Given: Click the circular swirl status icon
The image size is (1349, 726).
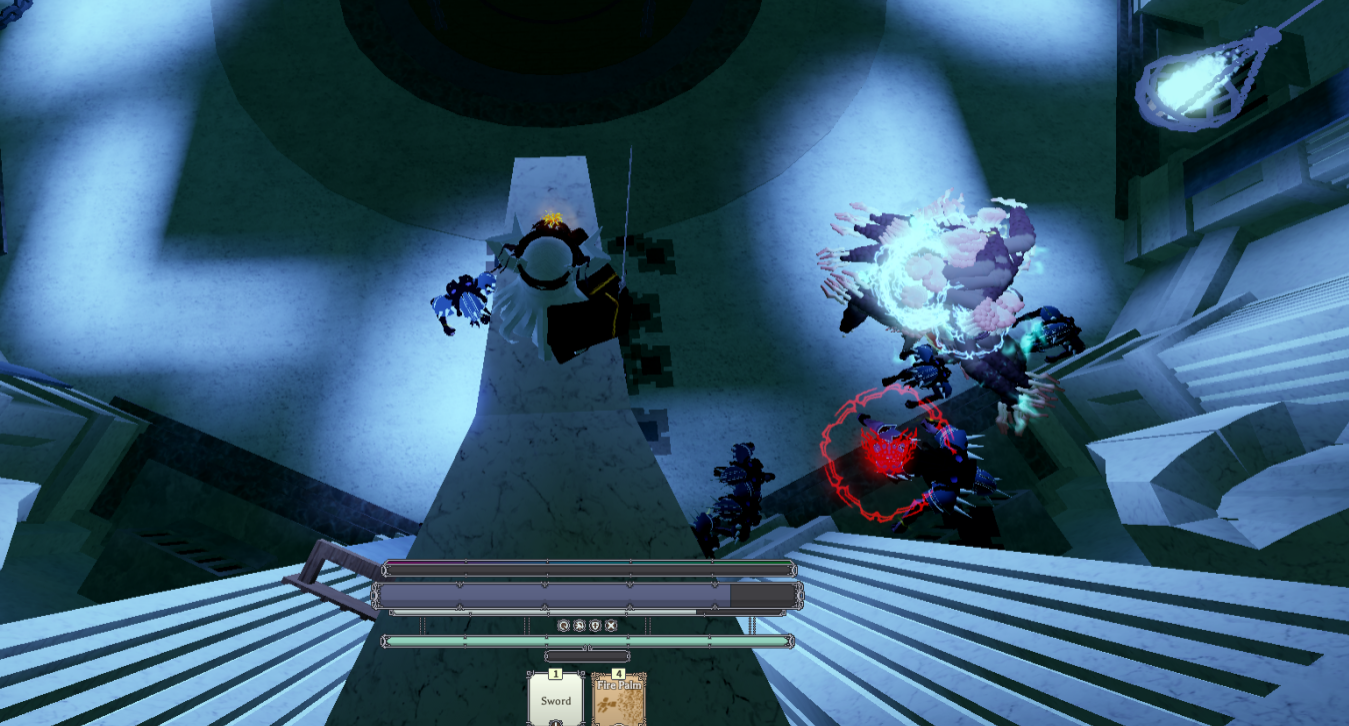Looking at the screenshot, I should click(564, 626).
